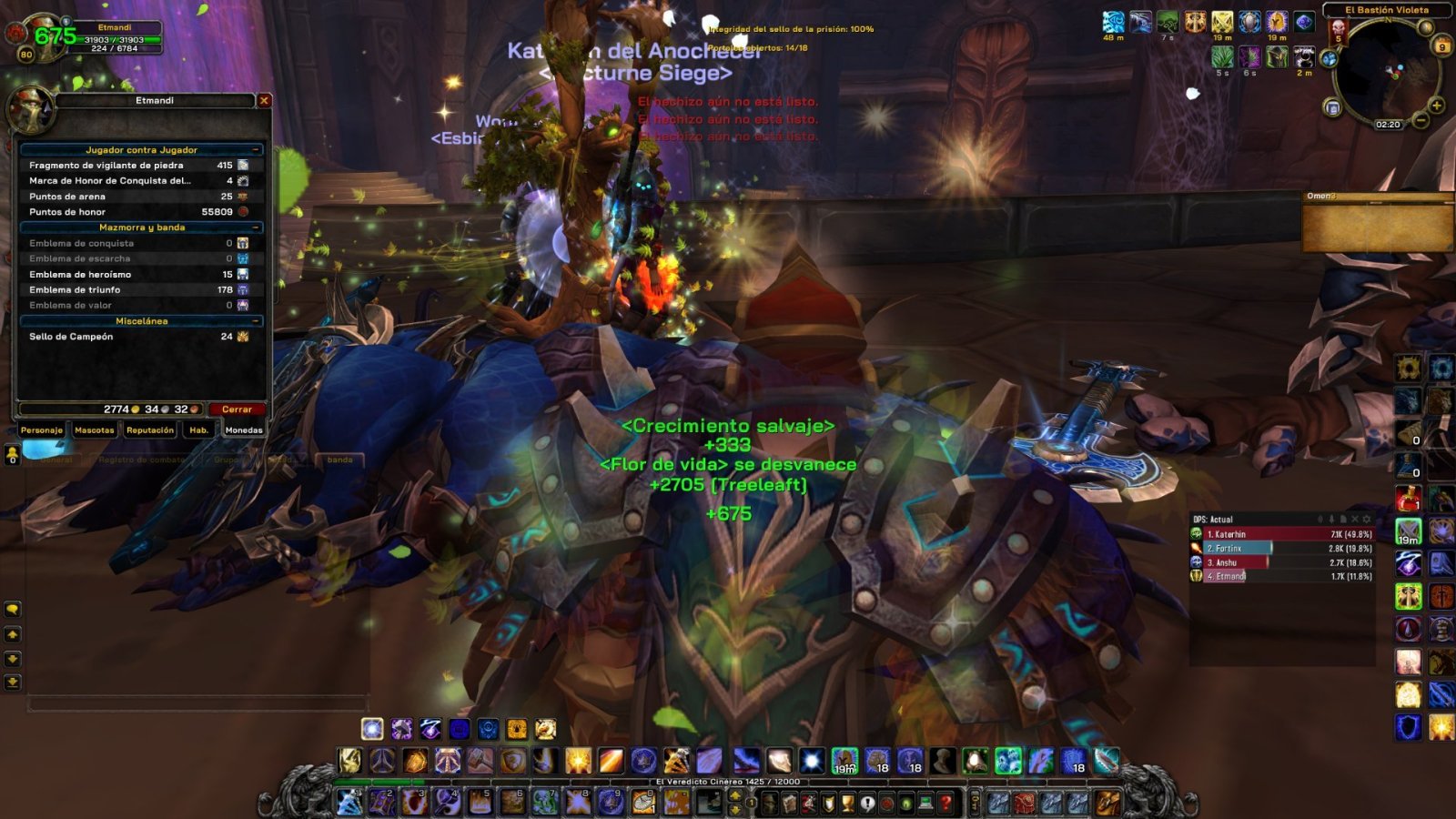Click the Recount report document icon

tap(1344, 519)
